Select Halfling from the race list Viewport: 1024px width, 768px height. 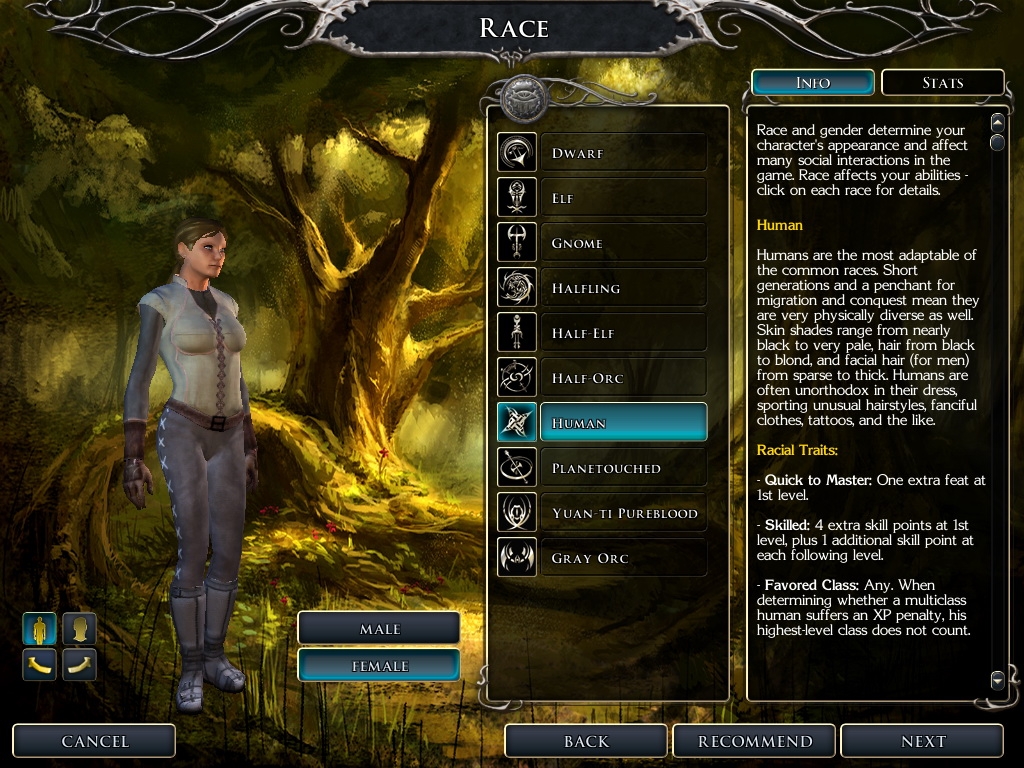pyautogui.click(x=622, y=288)
